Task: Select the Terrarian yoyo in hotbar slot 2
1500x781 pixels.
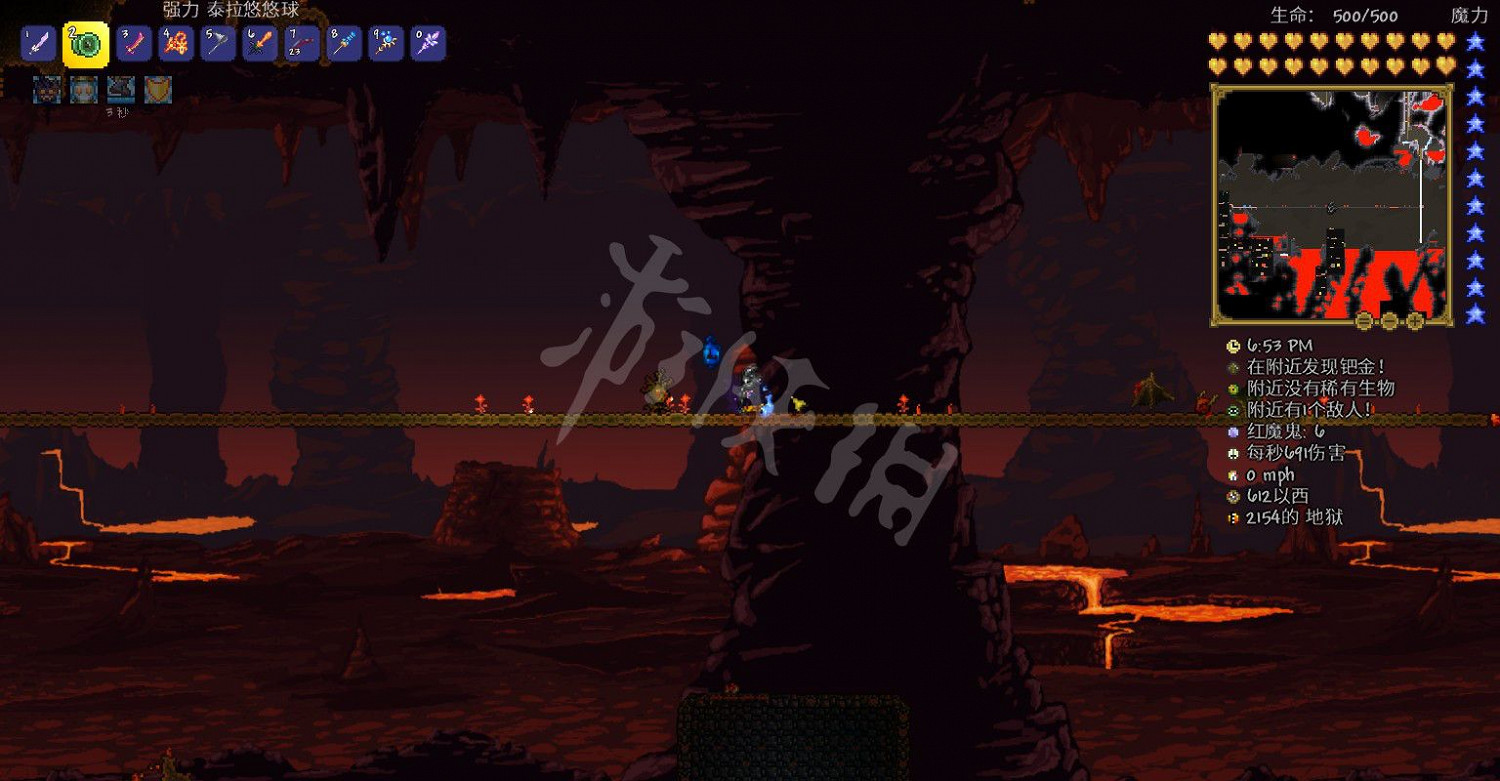Action: coord(85,43)
